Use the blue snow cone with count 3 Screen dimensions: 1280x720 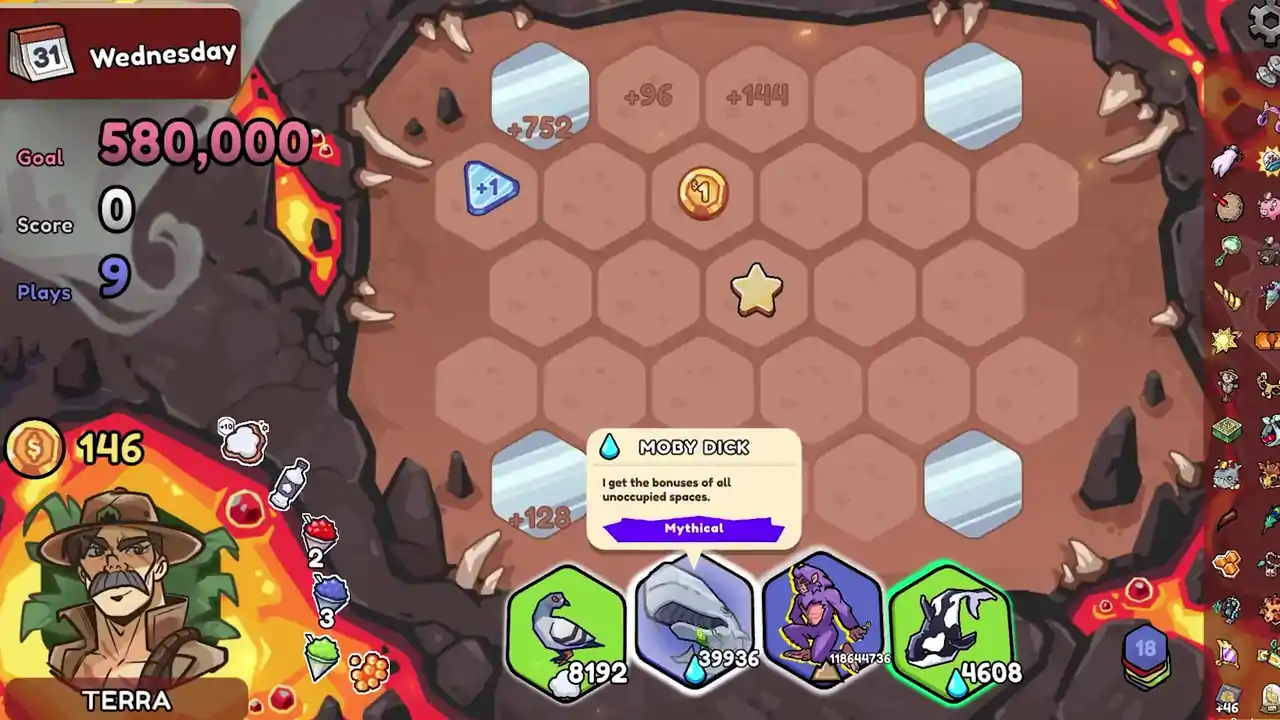point(331,591)
